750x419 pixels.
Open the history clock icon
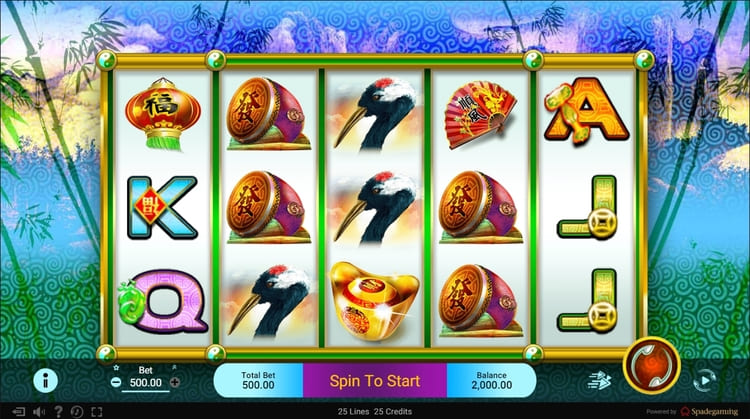[x=78, y=411]
